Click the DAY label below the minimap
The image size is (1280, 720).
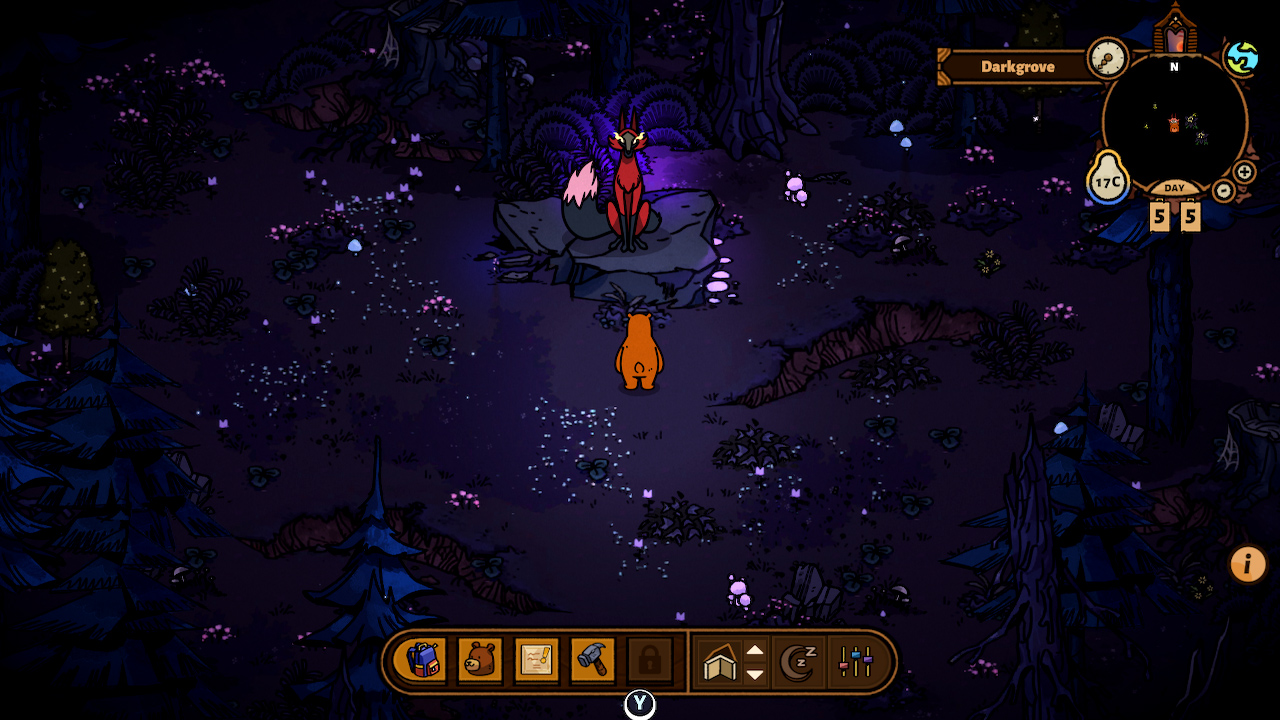click(x=1174, y=187)
